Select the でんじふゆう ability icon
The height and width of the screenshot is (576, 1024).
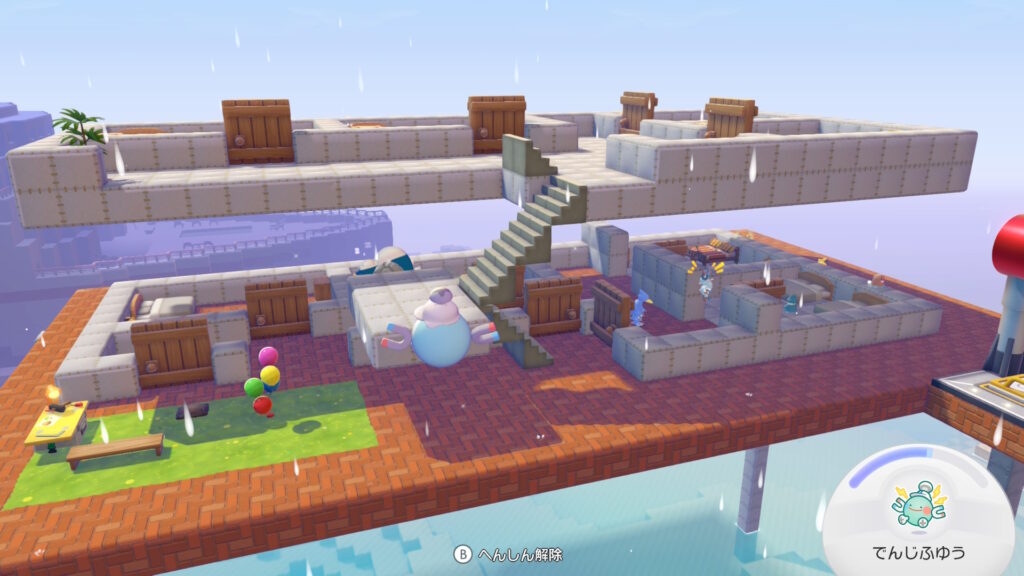[x=918, y=507]
